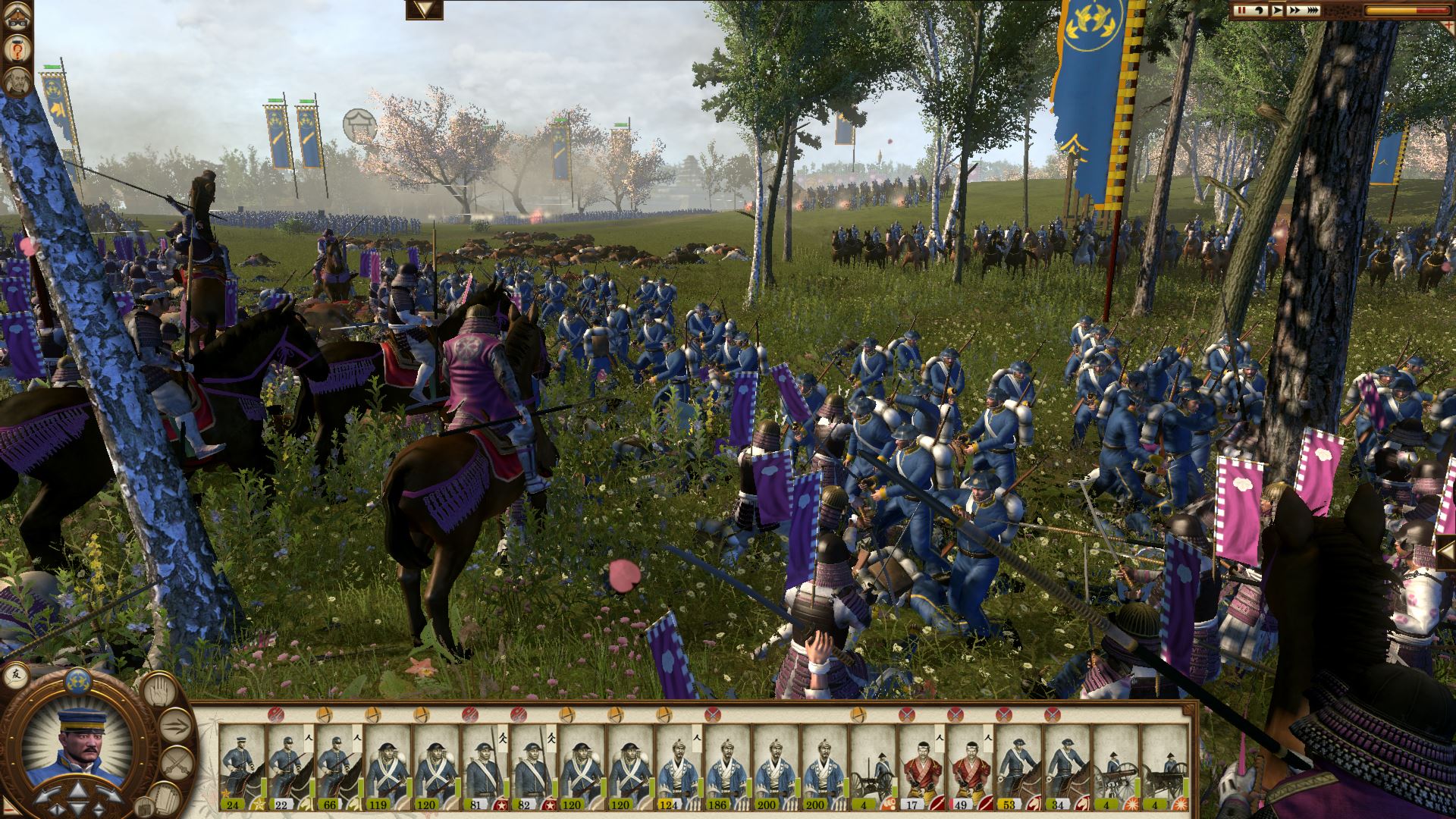1456x819 pixels.
Task: Enable fastest game speed with the quadruple-arrow control
Action: [1313, 10]
